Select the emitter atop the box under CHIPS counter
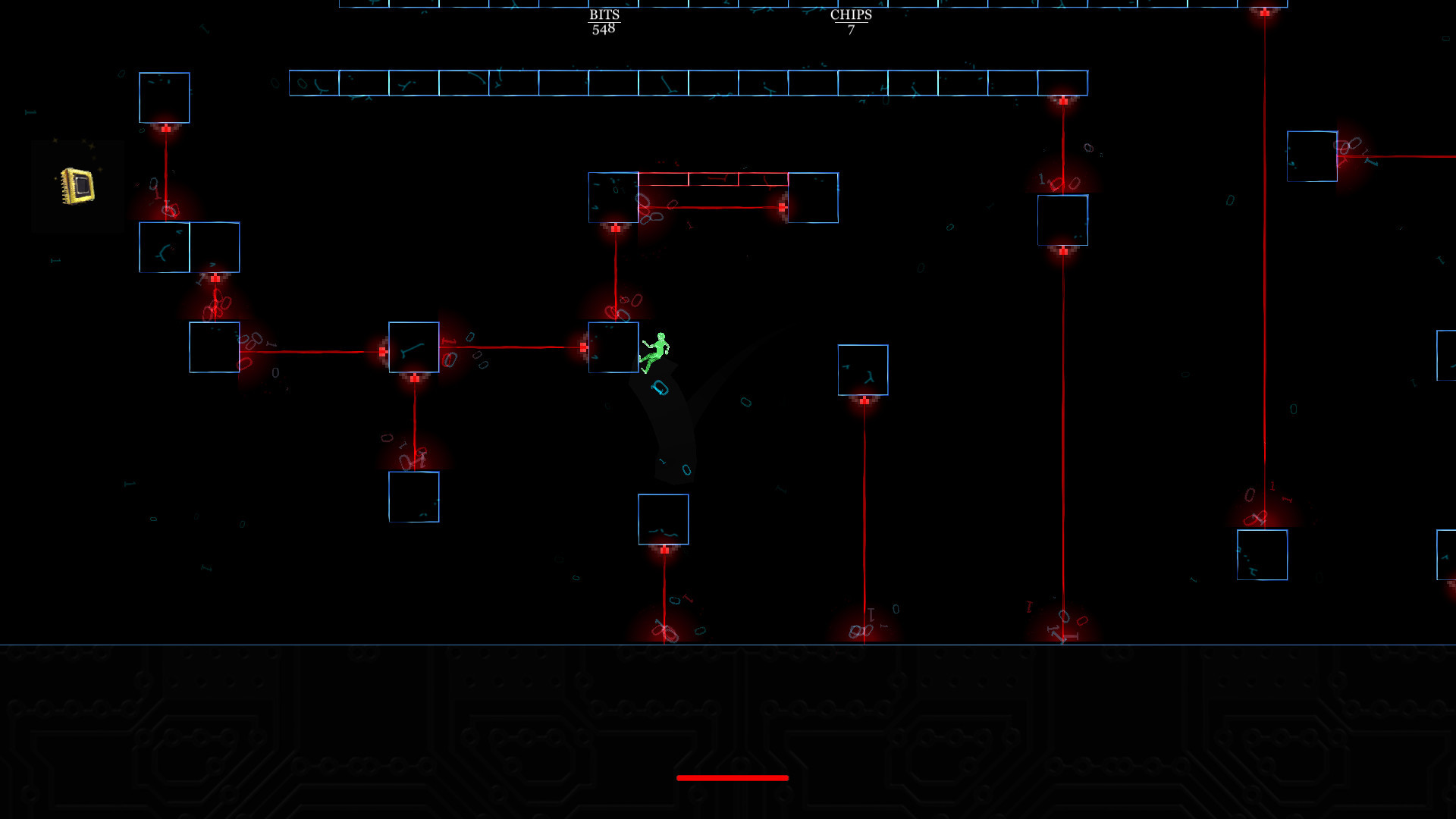The width and height of the screenshot is (1456, 819). pyautogui.click(x=863, y=400)
